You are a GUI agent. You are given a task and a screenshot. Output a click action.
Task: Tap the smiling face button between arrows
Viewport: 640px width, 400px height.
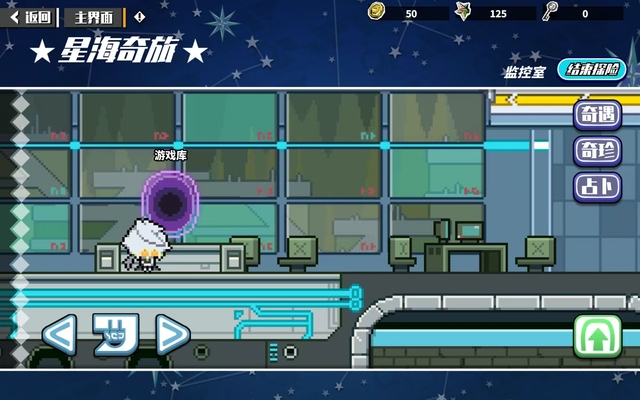115,335
